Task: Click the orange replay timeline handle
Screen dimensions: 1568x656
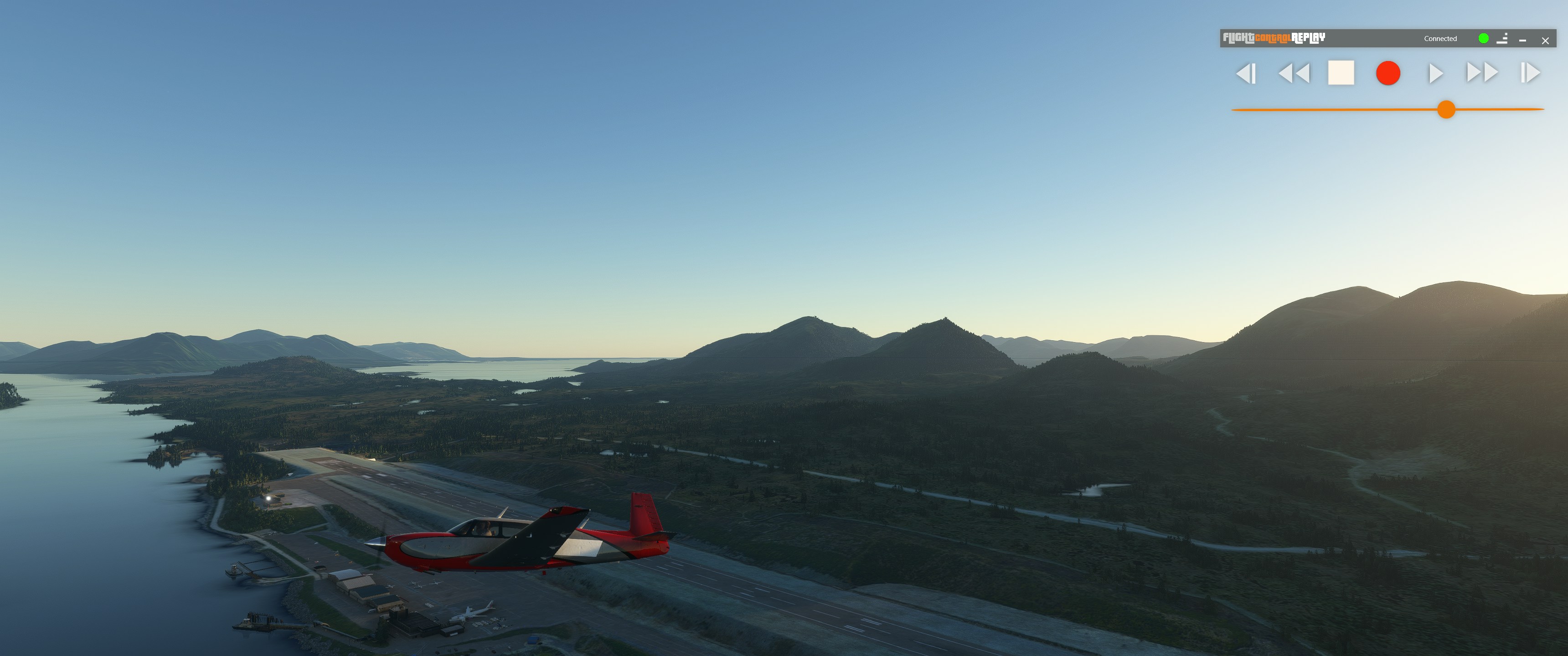Action: point(1446,109)
